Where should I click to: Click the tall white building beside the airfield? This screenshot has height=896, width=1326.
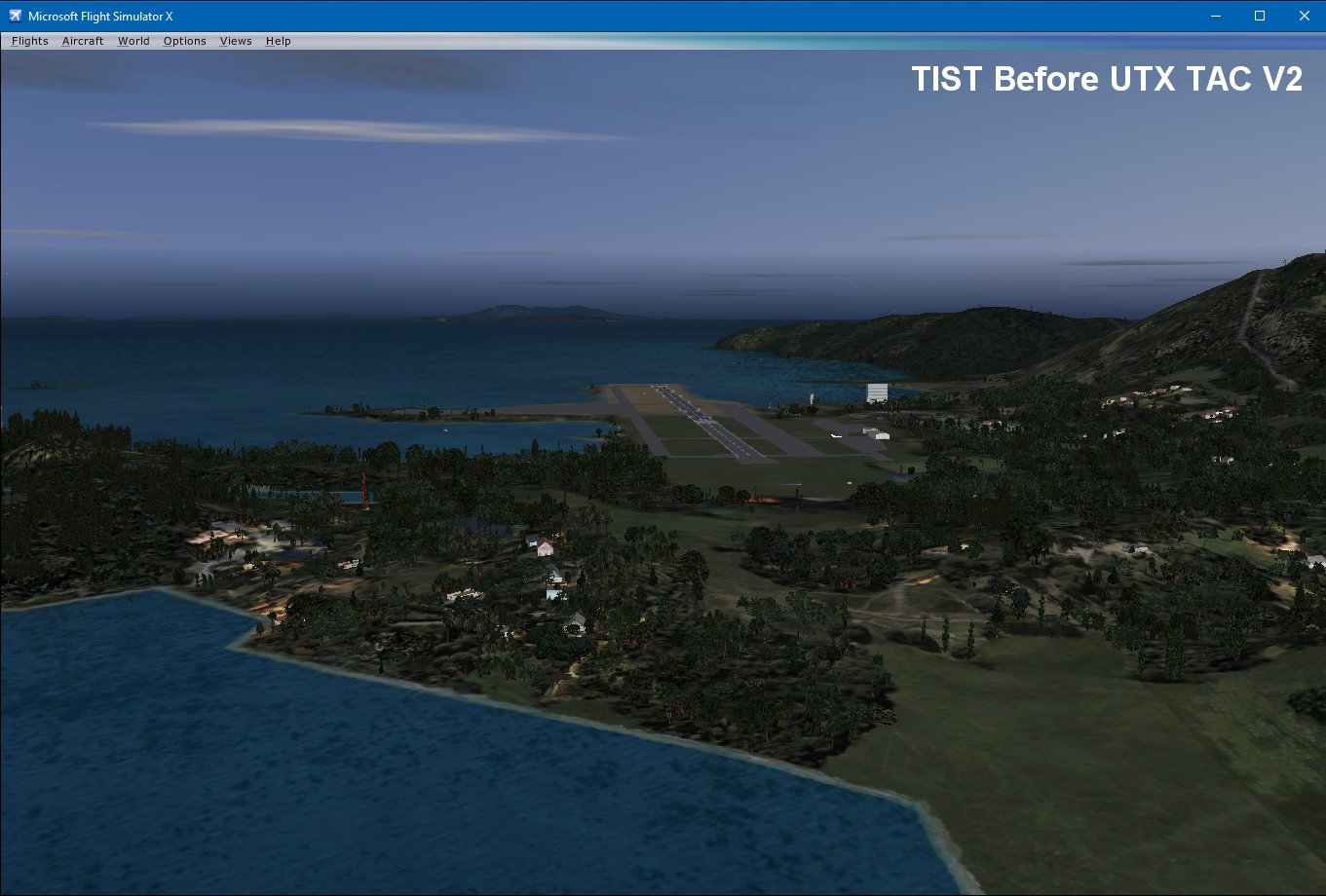876,392
